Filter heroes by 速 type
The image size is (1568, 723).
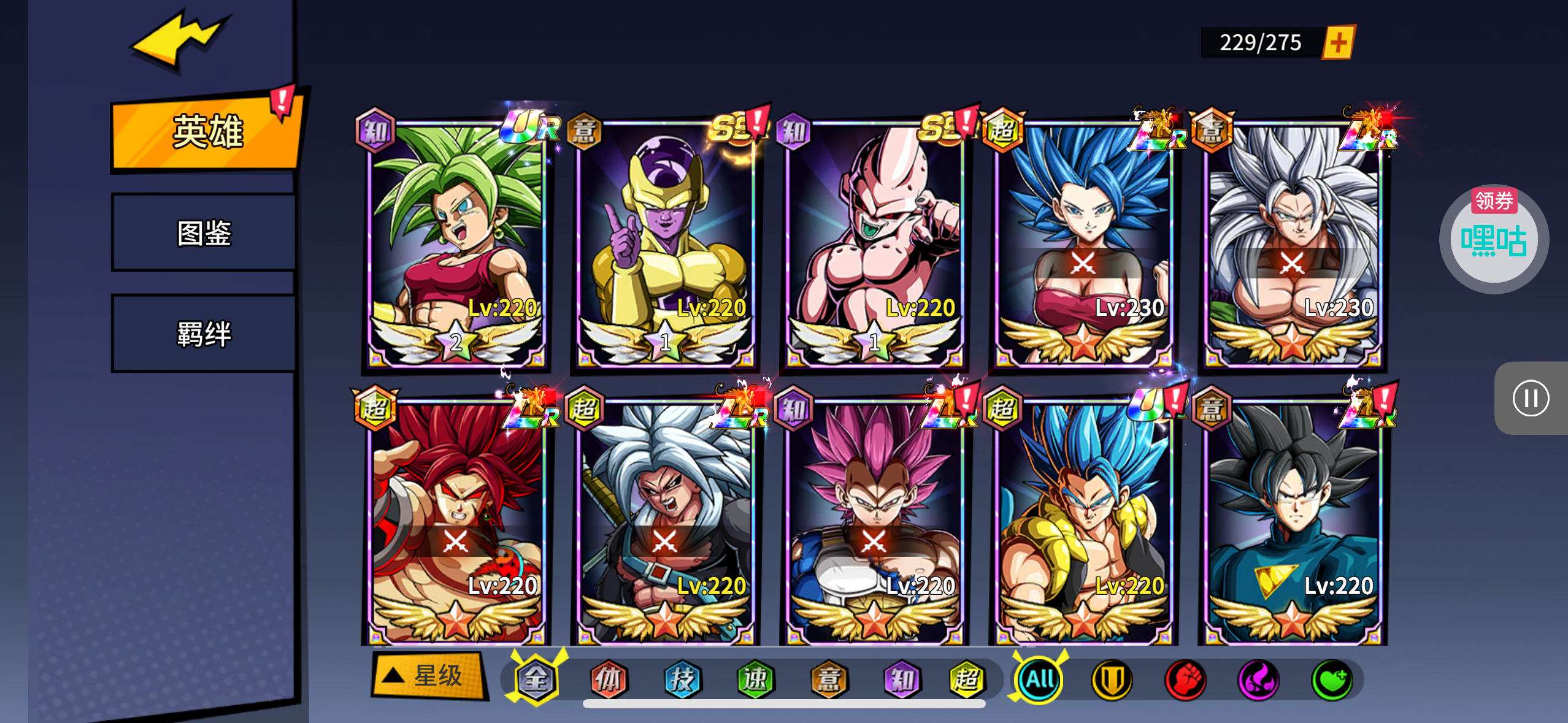point(755,679)
